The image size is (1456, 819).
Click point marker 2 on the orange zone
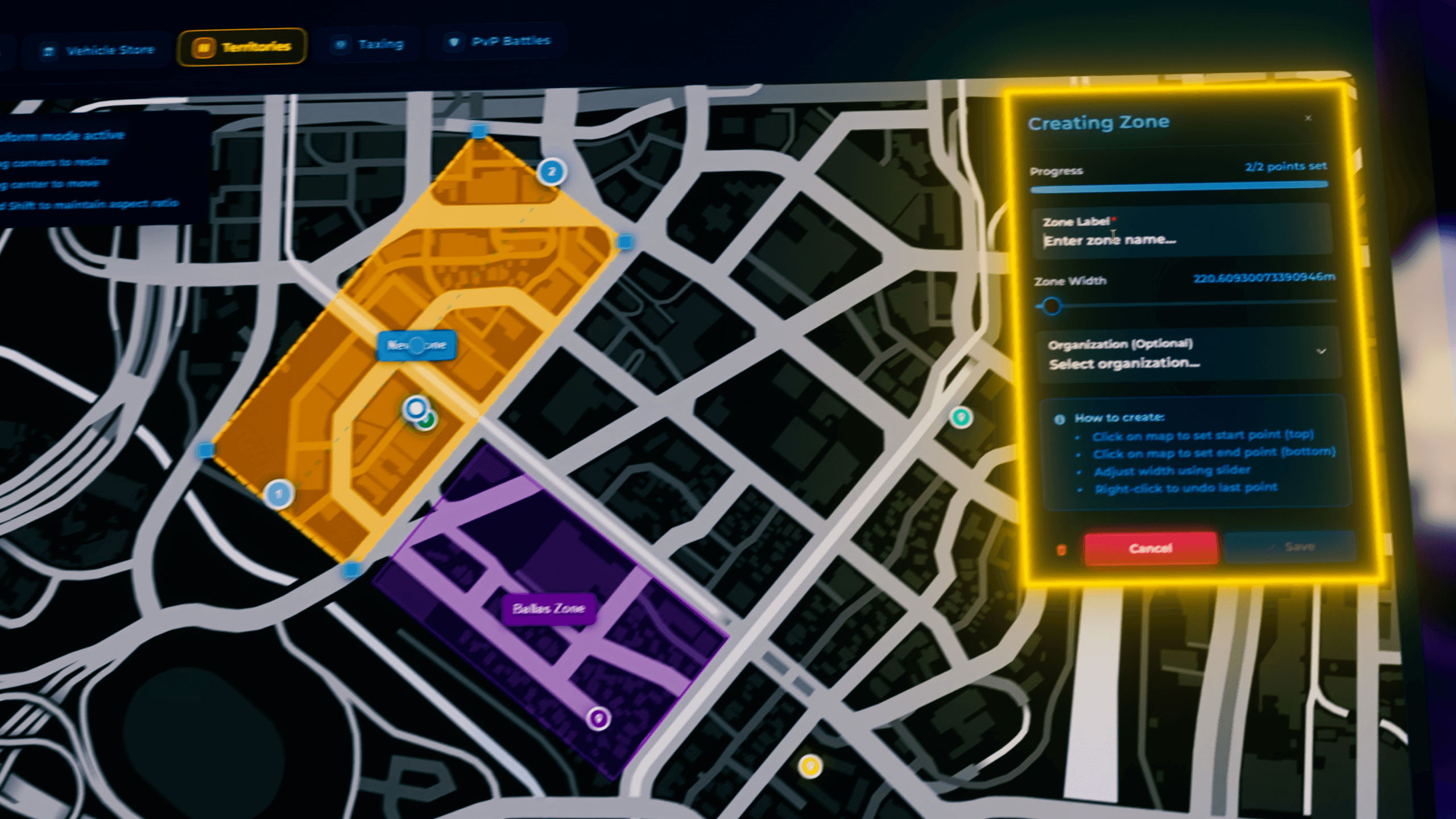point(550,172)
